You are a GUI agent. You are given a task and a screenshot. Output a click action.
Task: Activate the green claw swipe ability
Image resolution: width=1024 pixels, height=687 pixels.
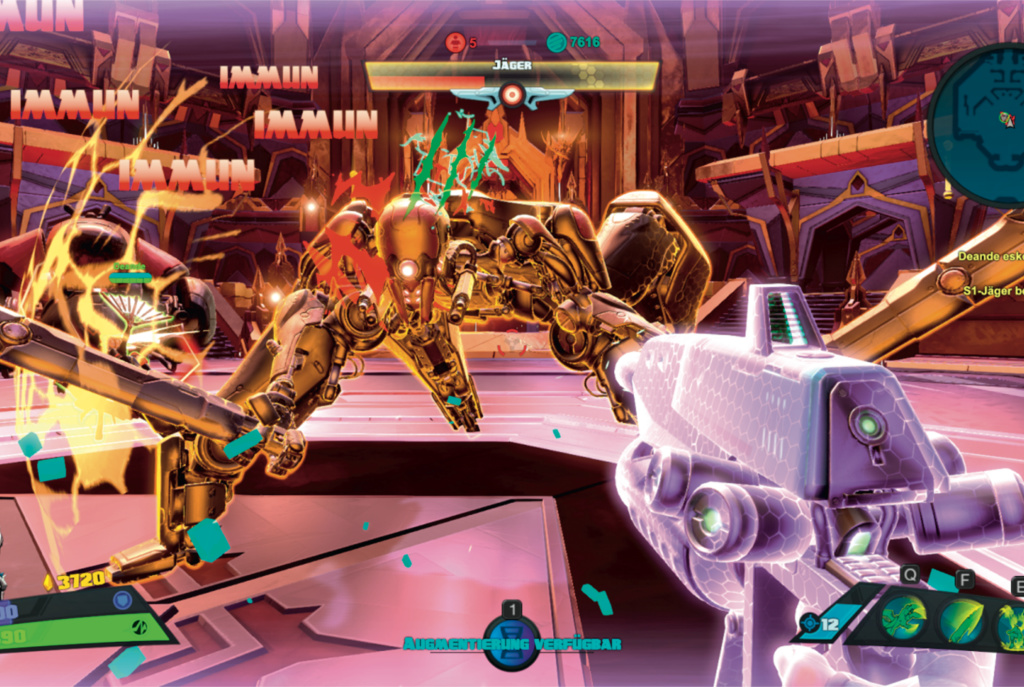(903, 620)
